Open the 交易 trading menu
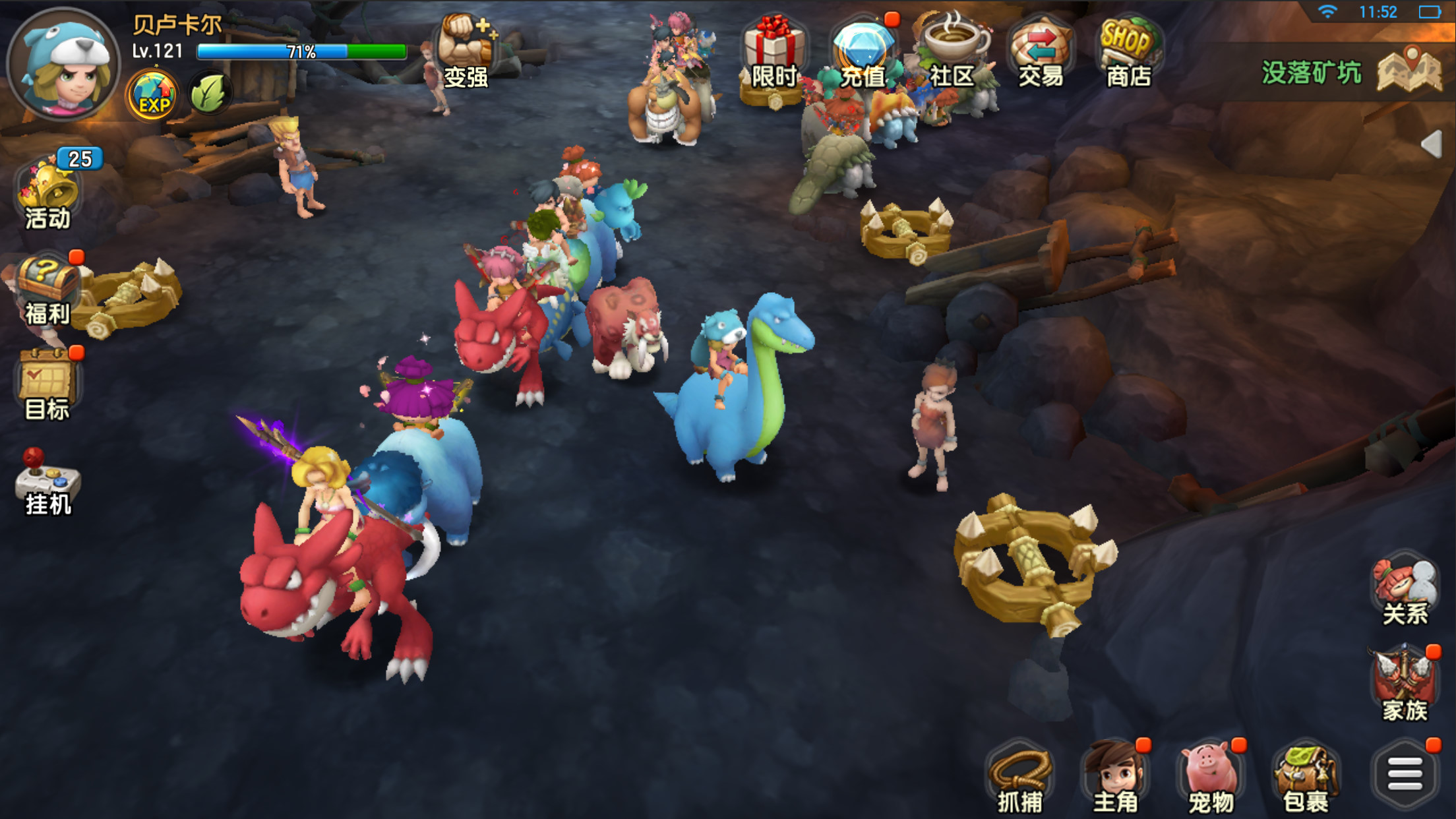This screenshot has height=819, width=1456. pyautogui.click(x=1040, y=53)
